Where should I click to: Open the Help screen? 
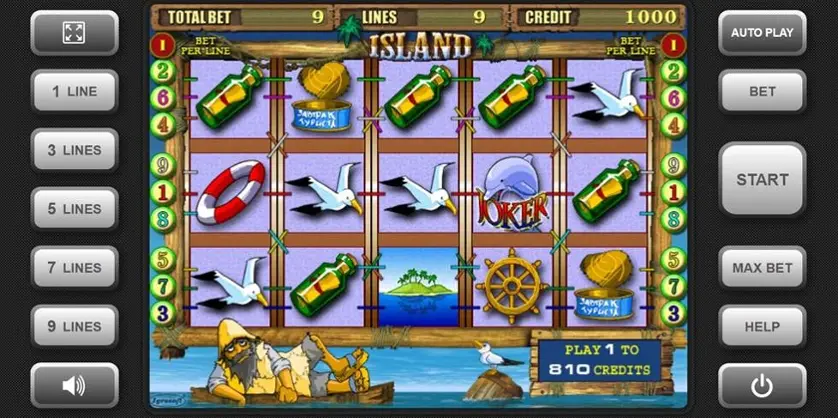tap(762, 326)
